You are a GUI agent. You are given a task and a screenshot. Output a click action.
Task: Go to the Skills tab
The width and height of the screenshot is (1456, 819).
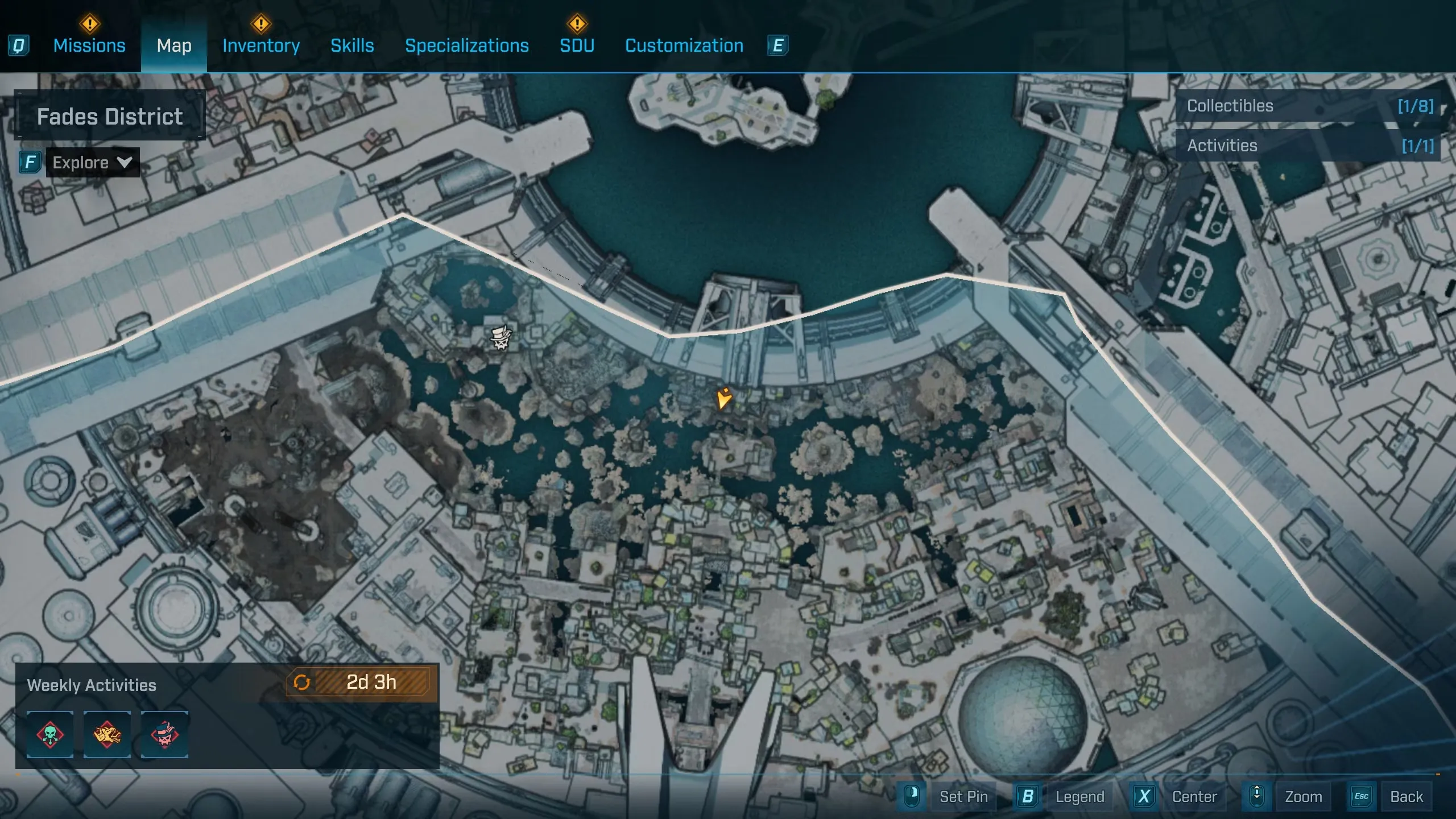click(x=352, y=45)
